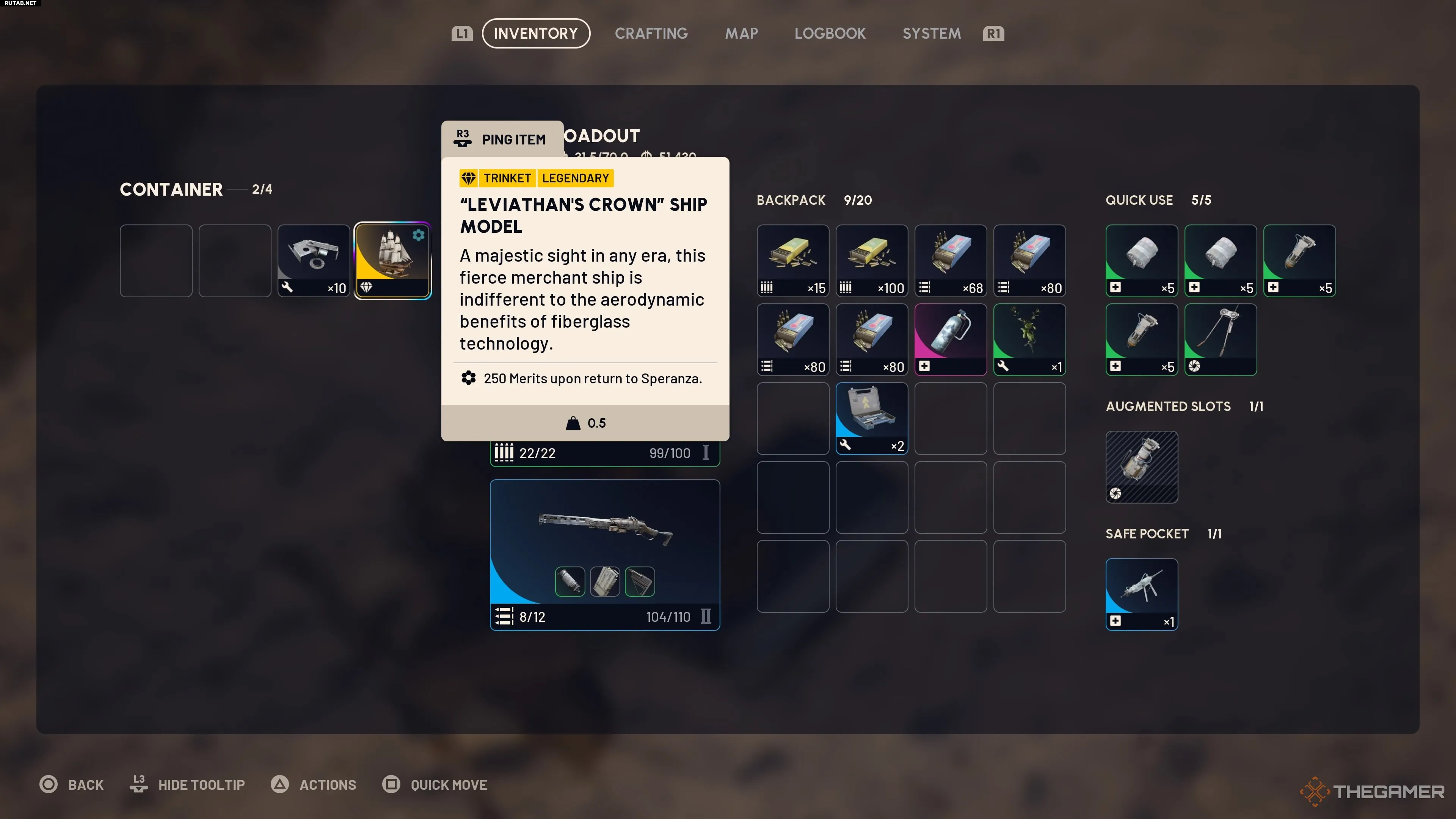Click Hide Tooltip at the bottom
This screenshot has height=819, width=1456.
pos(201,784)
